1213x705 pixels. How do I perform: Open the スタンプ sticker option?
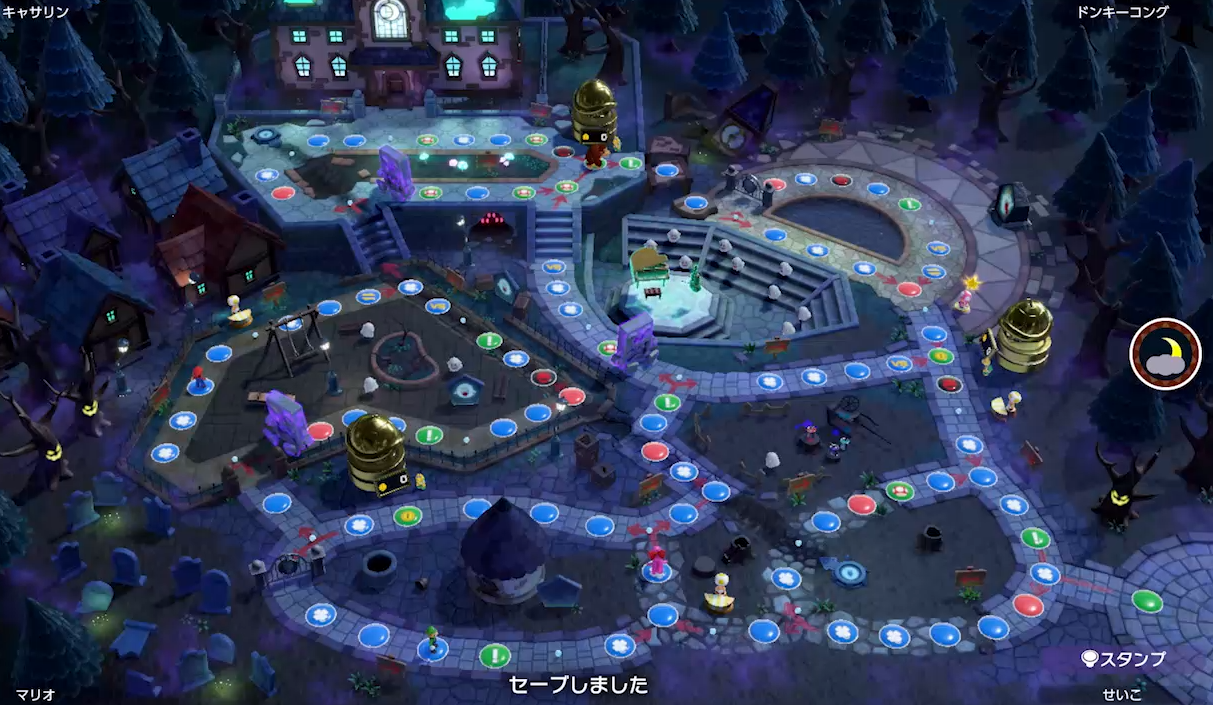[x=1124, y=659]
